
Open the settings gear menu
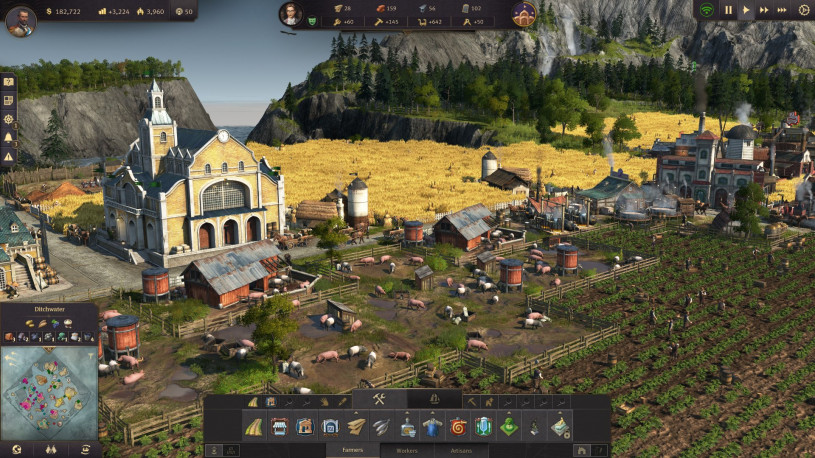(804, 10)
